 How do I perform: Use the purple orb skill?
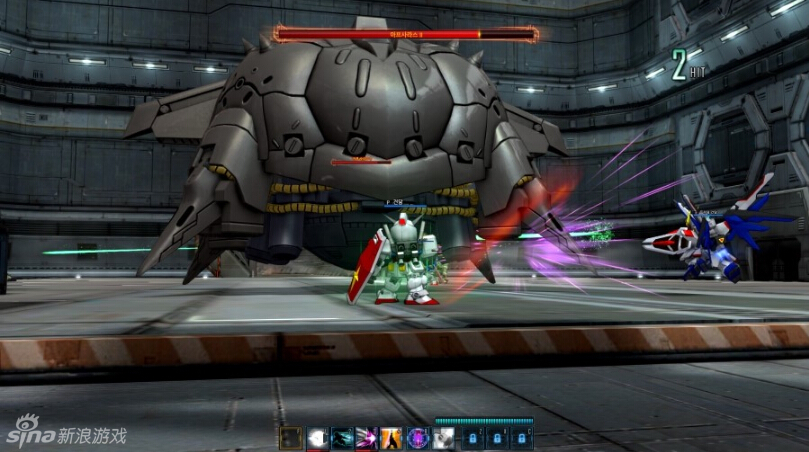[417, 437]
